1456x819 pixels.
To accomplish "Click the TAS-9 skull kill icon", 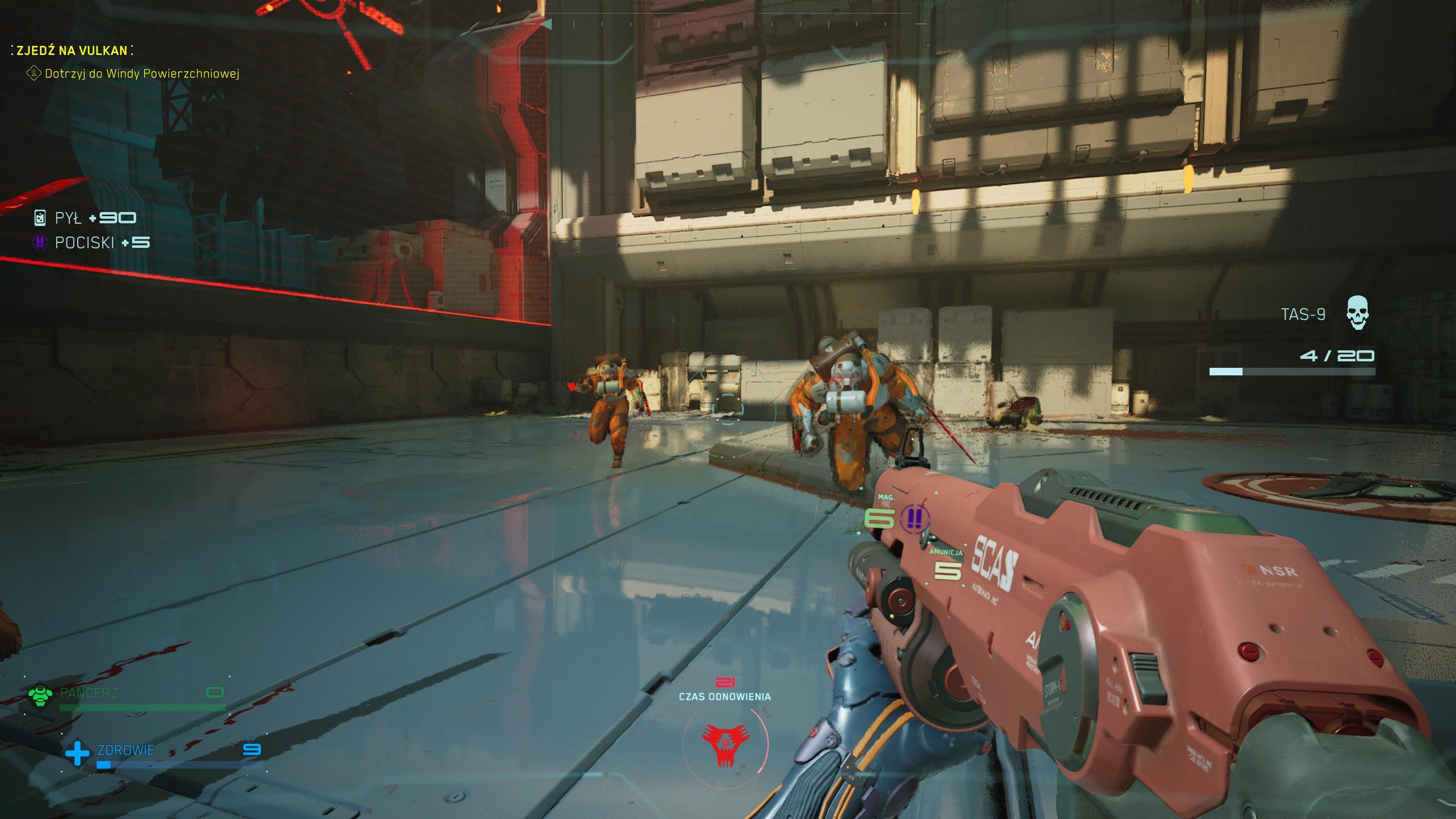I will tap(1357, 312).
